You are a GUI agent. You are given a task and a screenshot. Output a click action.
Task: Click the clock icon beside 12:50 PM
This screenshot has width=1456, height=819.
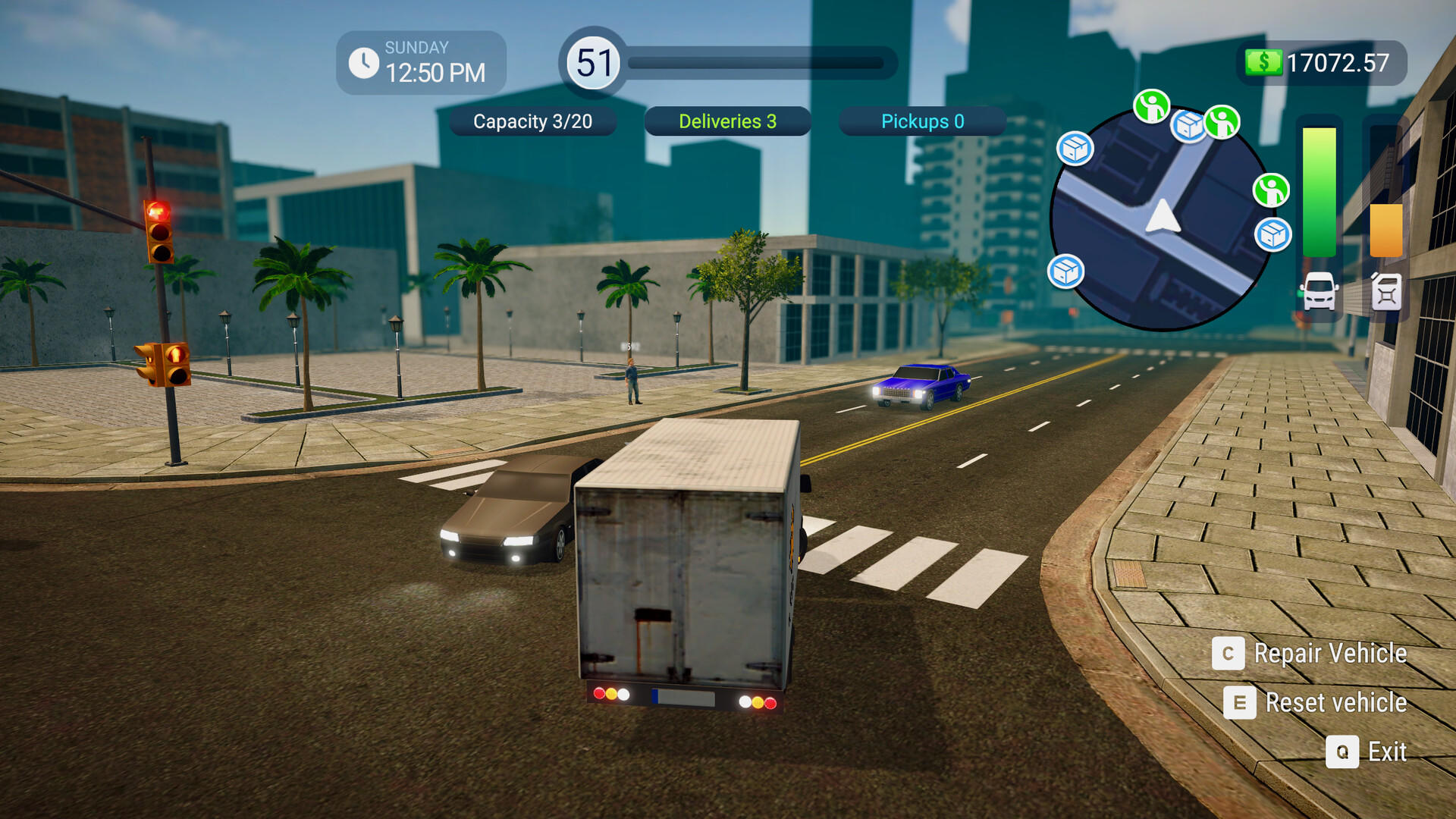coord(365,61)
